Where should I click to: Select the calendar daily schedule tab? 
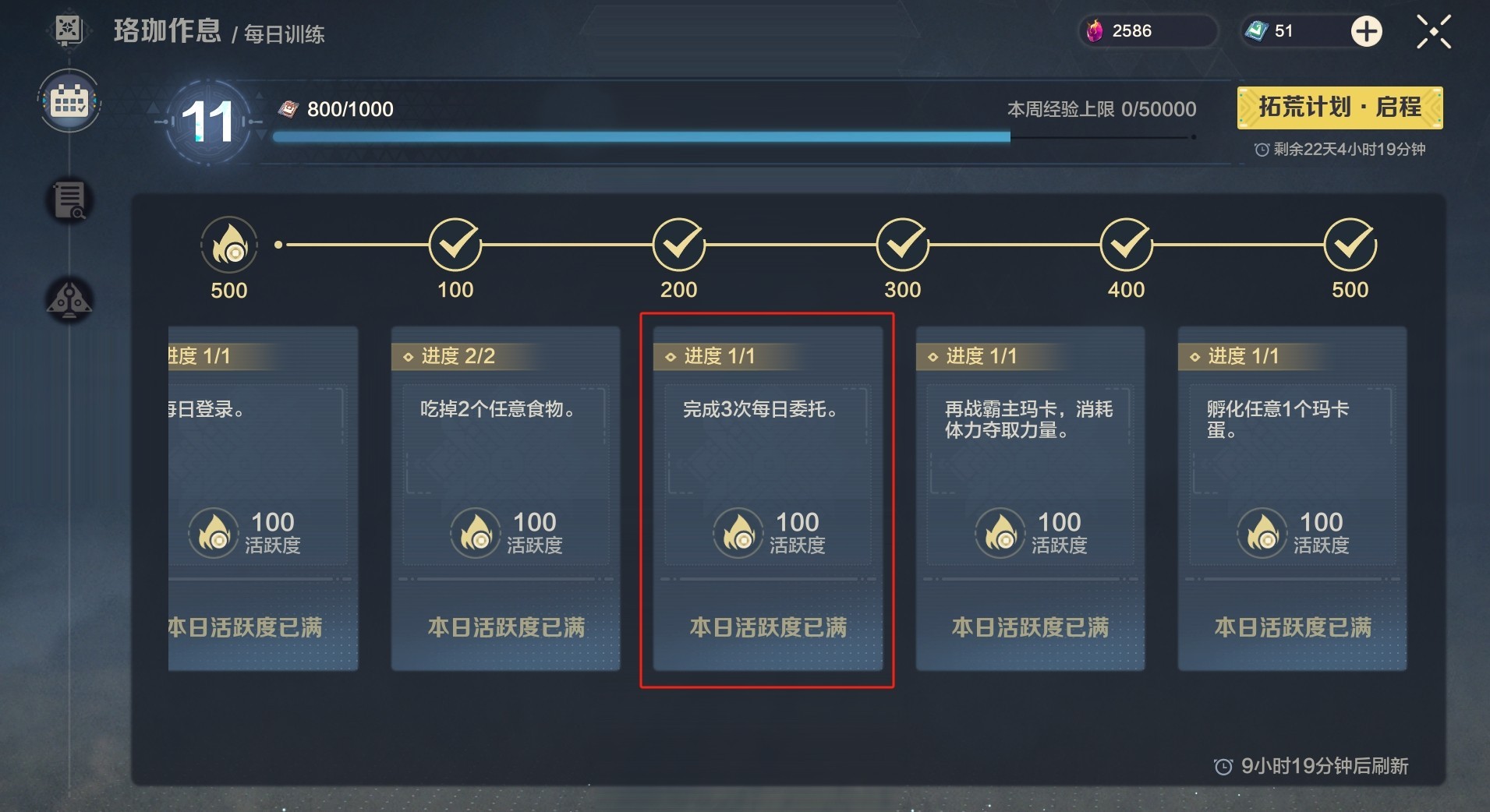(69, 101)
